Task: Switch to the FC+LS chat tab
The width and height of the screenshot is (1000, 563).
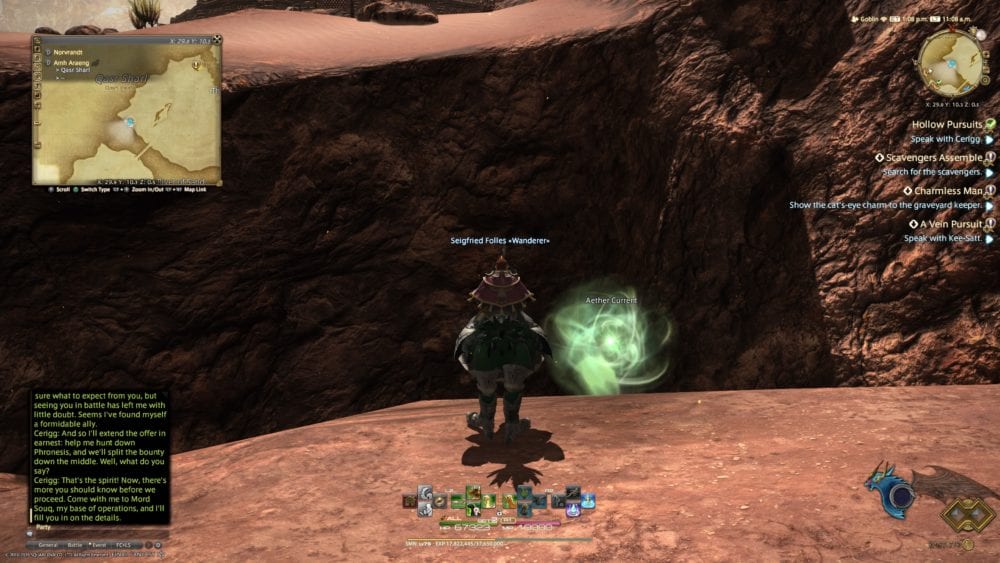Action: pyautogui.click(x=125, y=545)
